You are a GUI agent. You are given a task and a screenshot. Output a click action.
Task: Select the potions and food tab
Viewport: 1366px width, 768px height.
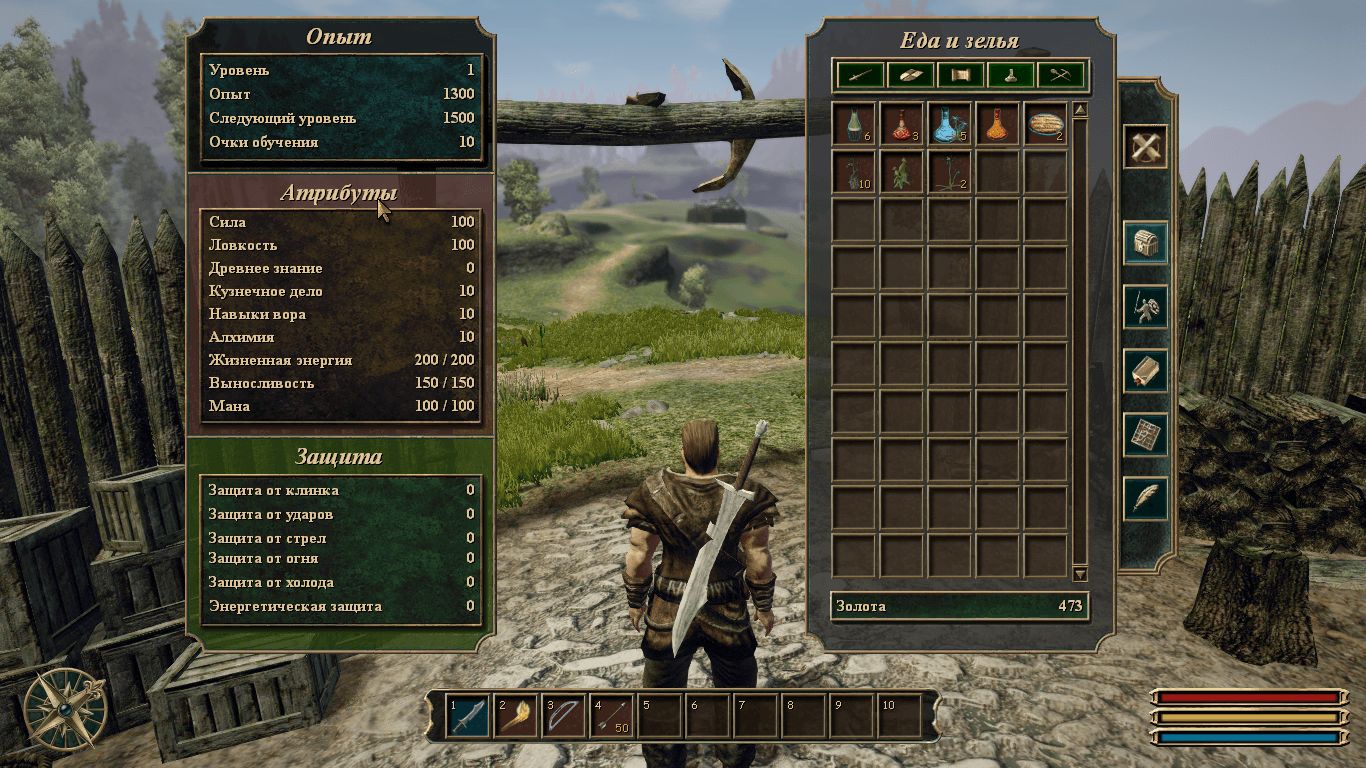tap(1011, 75)
